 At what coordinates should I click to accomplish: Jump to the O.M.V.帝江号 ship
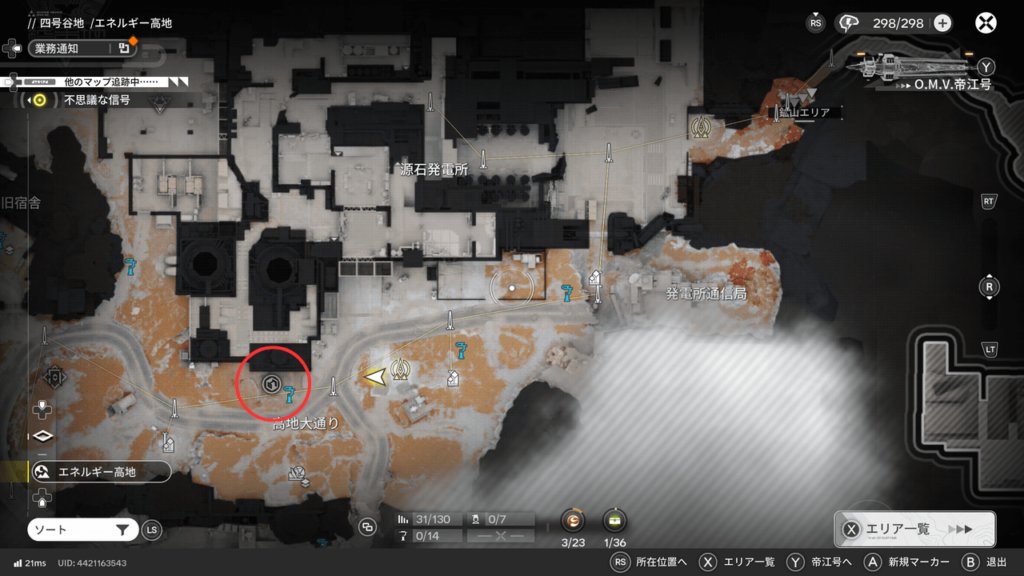[x=952, y=85]
